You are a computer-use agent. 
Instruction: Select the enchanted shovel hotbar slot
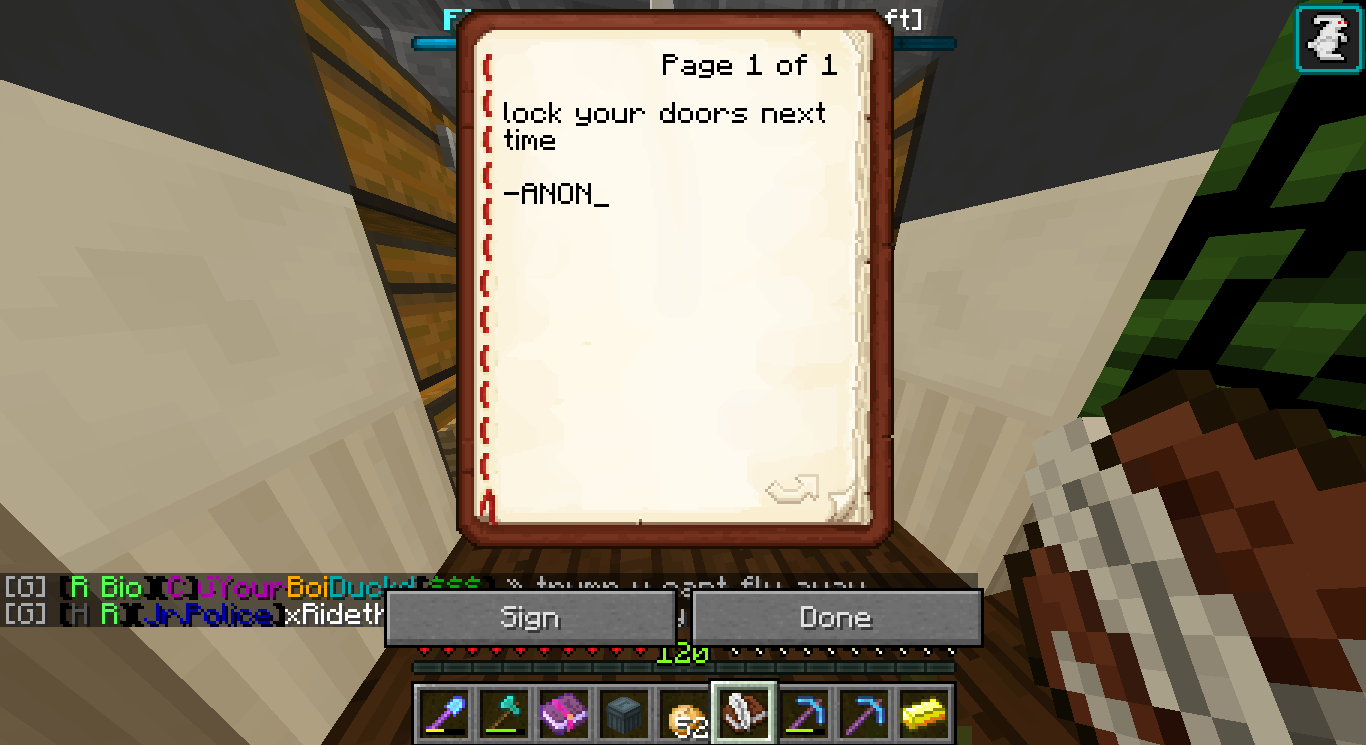tap(443, 714)
